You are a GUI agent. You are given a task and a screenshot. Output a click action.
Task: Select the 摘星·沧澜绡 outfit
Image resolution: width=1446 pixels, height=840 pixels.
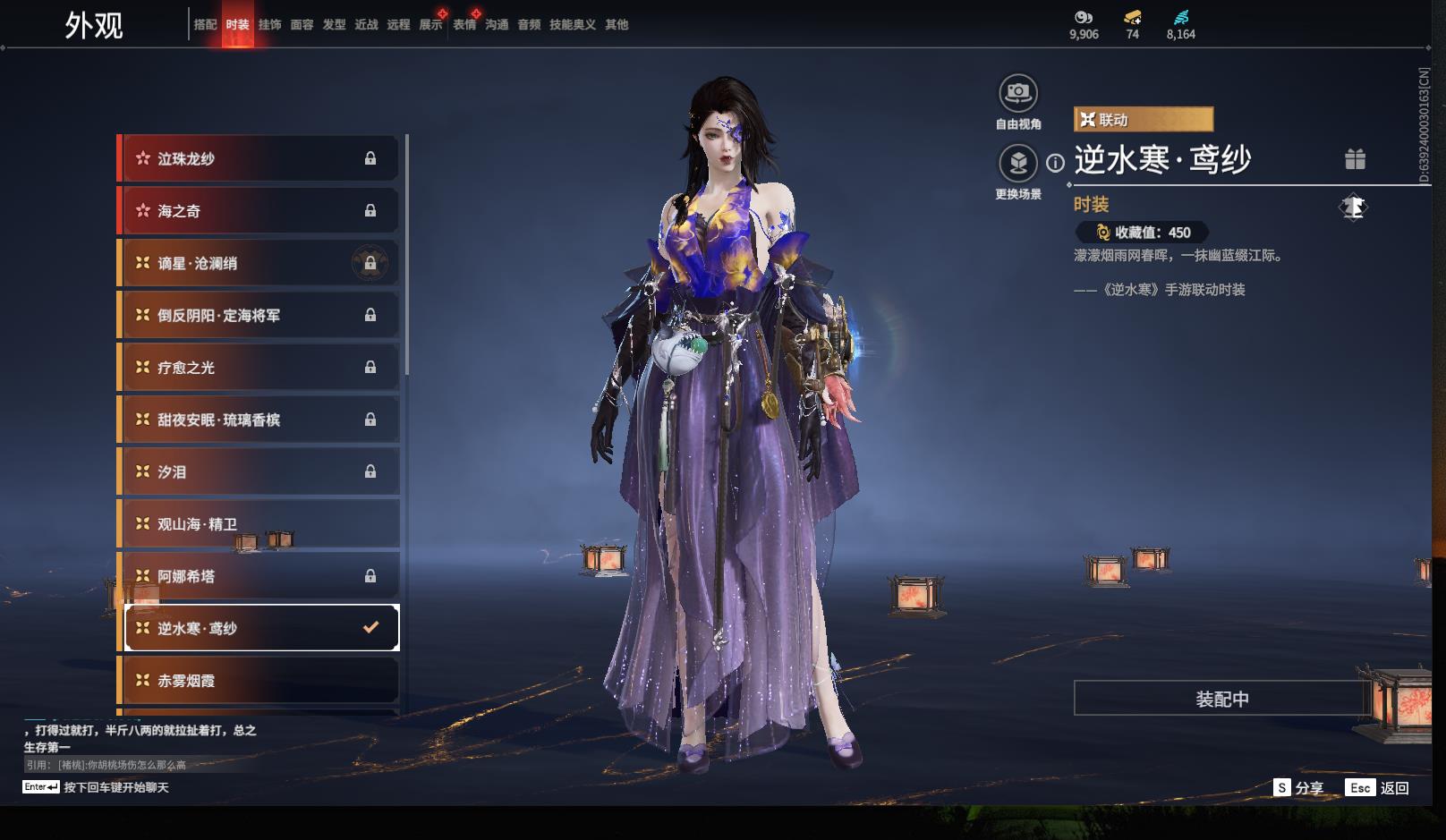(259, 263)
